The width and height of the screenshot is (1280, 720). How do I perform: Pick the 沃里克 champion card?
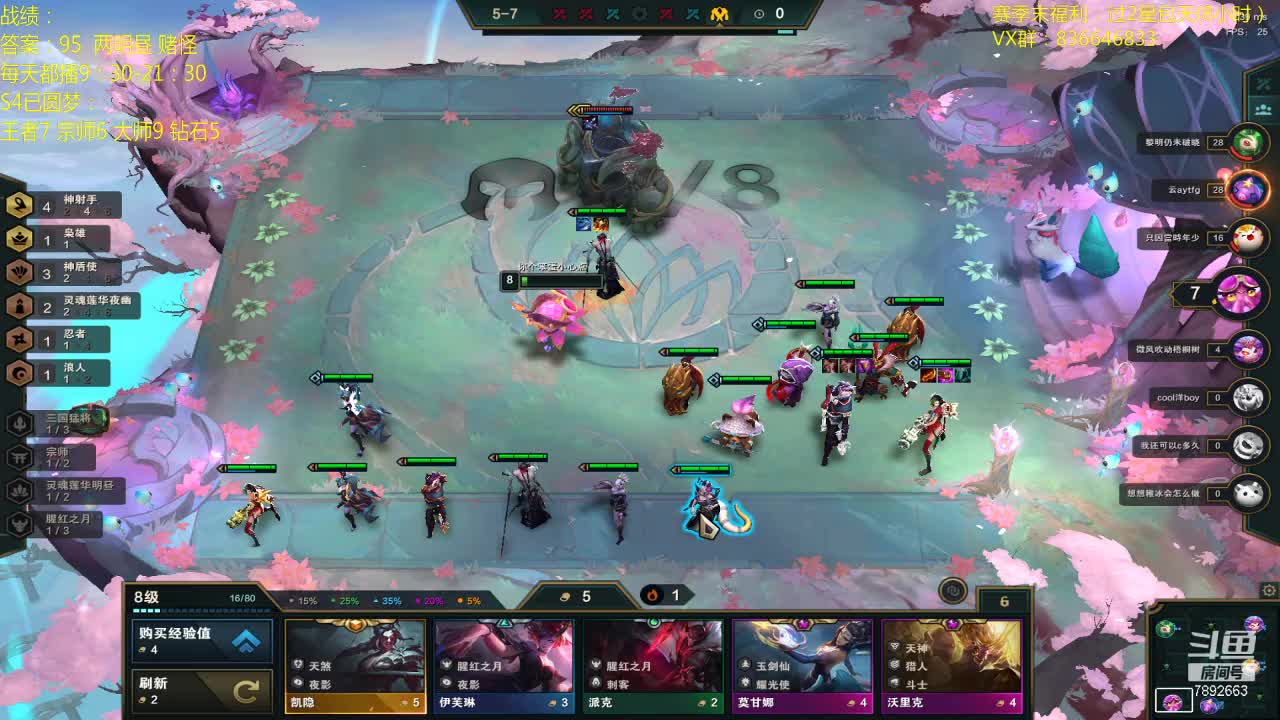951,665
